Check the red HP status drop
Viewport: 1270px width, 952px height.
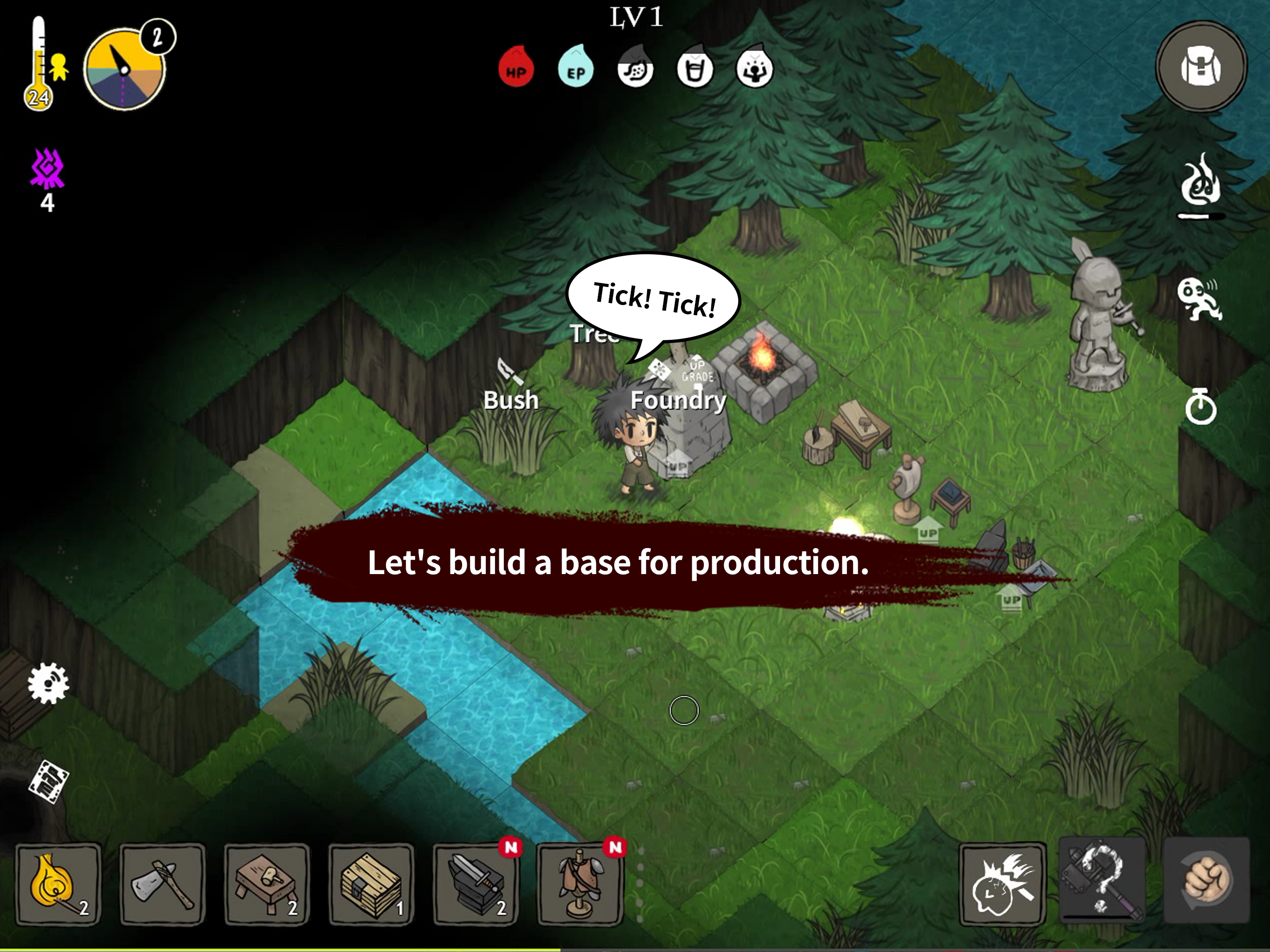point(516,68)
